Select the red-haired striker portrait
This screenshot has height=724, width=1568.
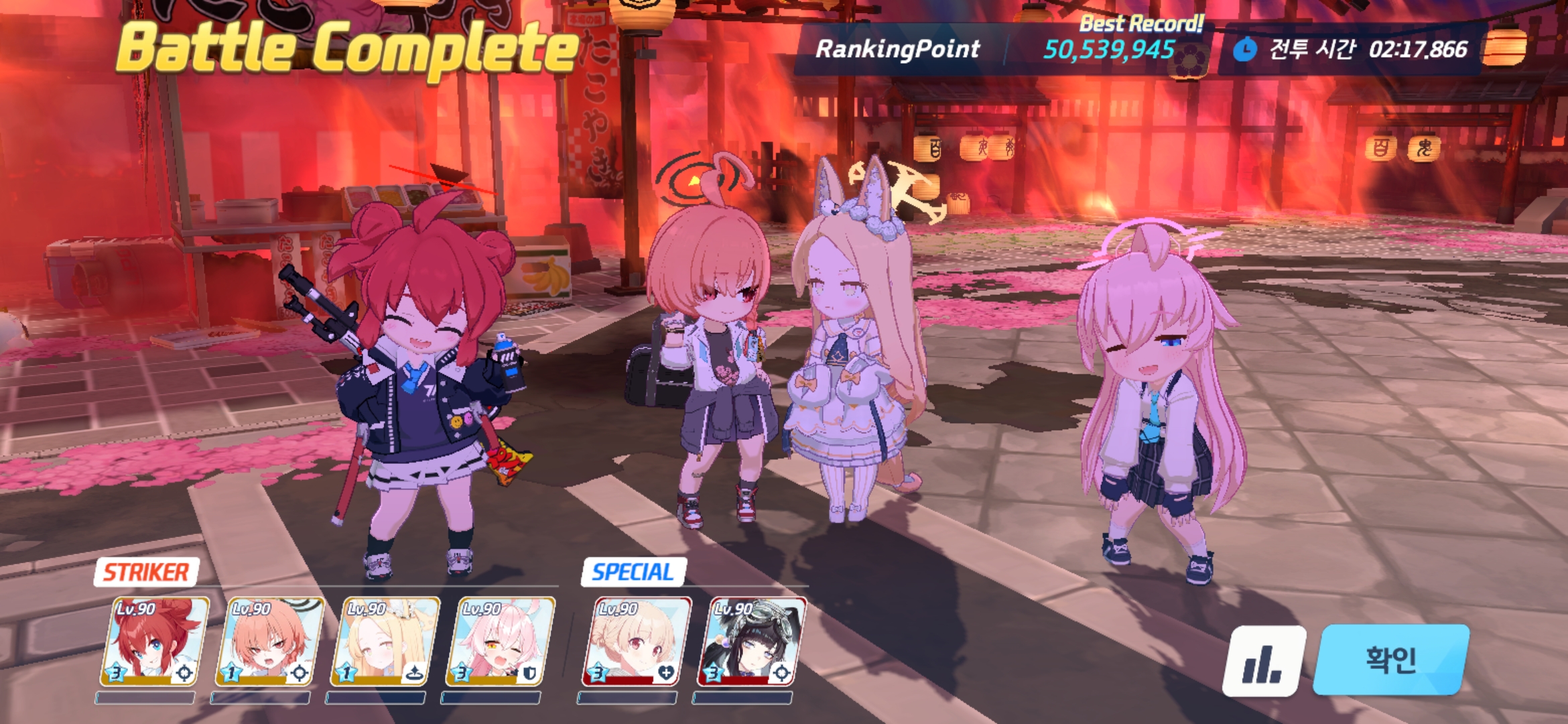(154, 642)
